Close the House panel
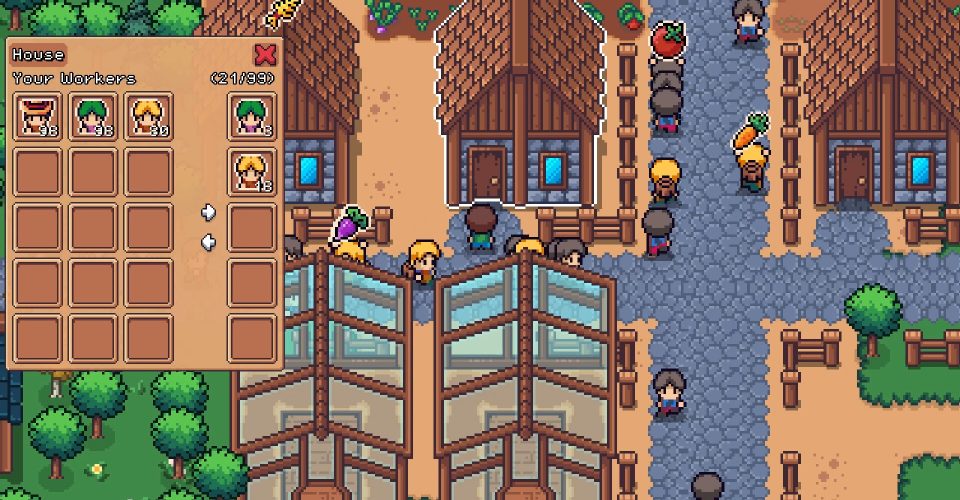 click(265, 54)
